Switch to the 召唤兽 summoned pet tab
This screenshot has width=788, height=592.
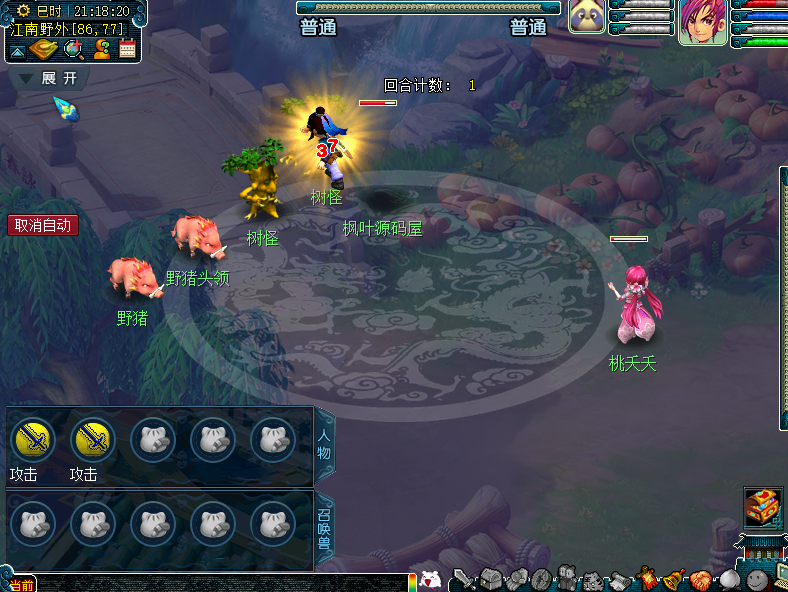[325, 532]
